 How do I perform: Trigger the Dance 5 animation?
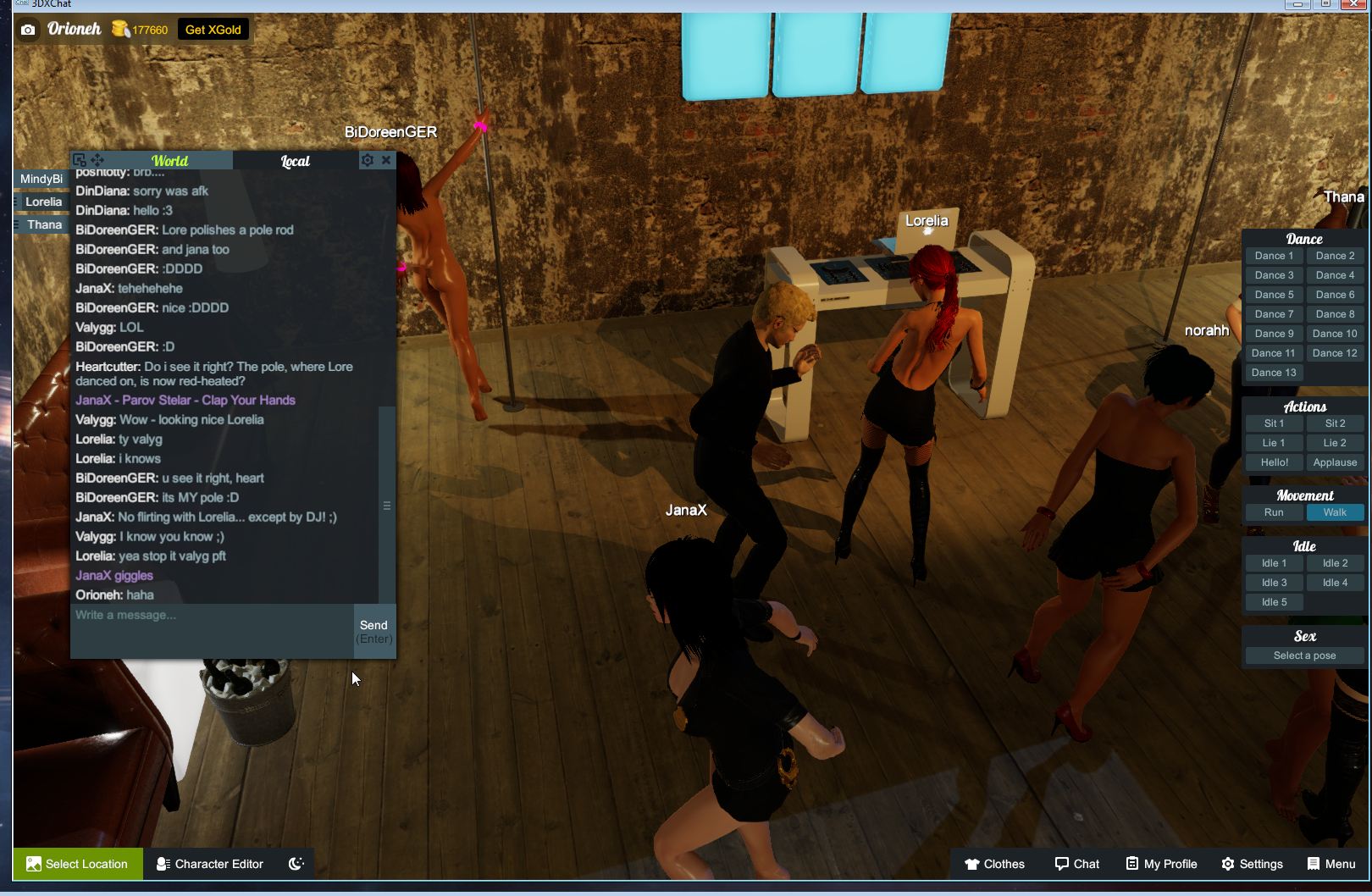tap(1273, 294)
